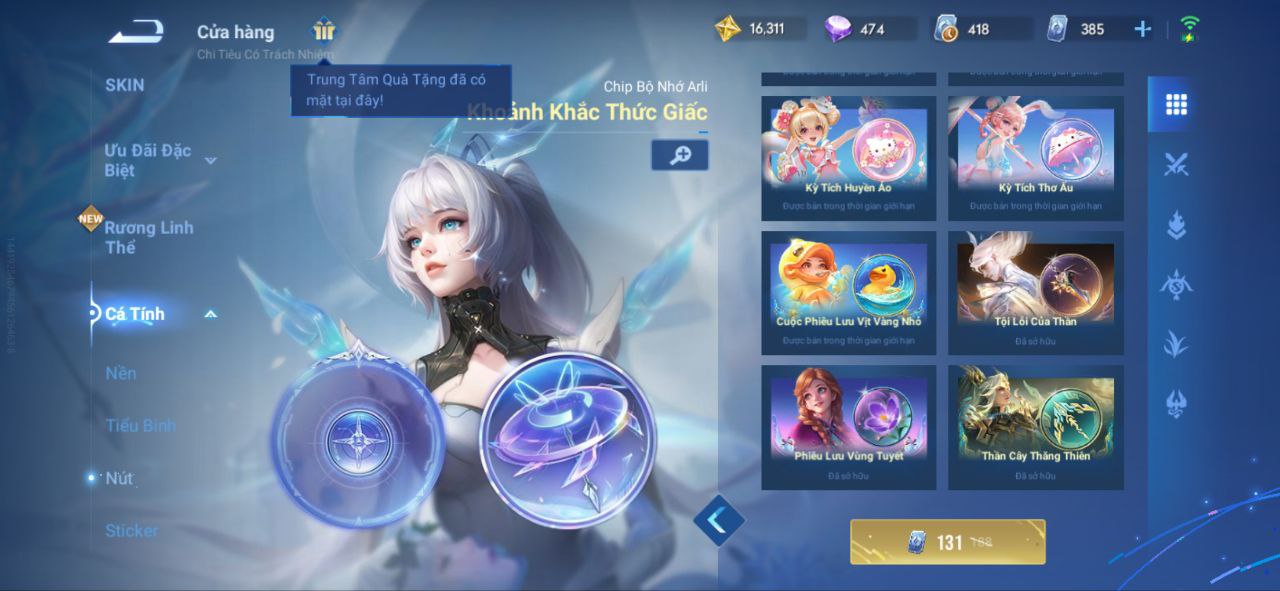Switch to the Nền subcategory

[121, 373]
